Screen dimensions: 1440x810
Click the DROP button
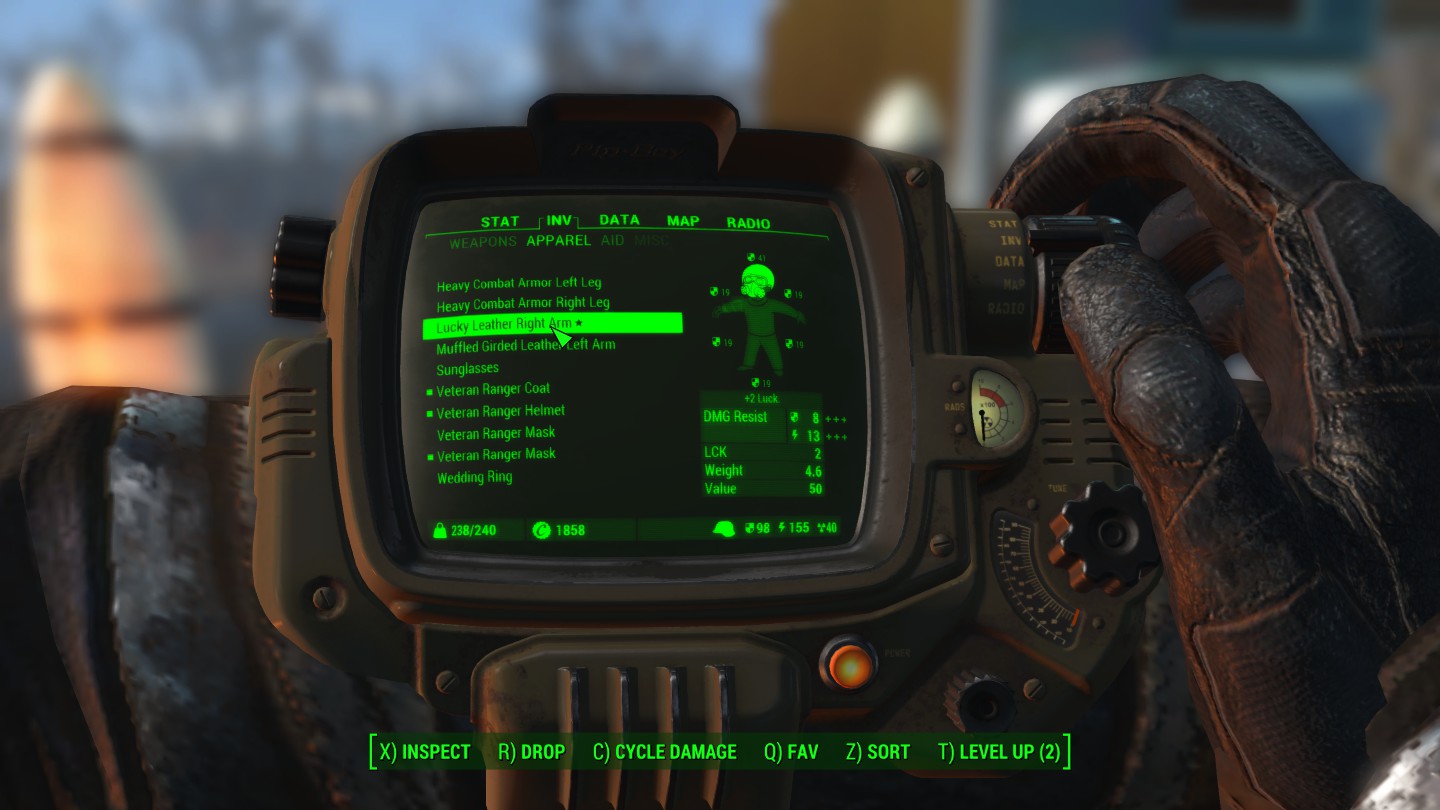pos(531,752)
